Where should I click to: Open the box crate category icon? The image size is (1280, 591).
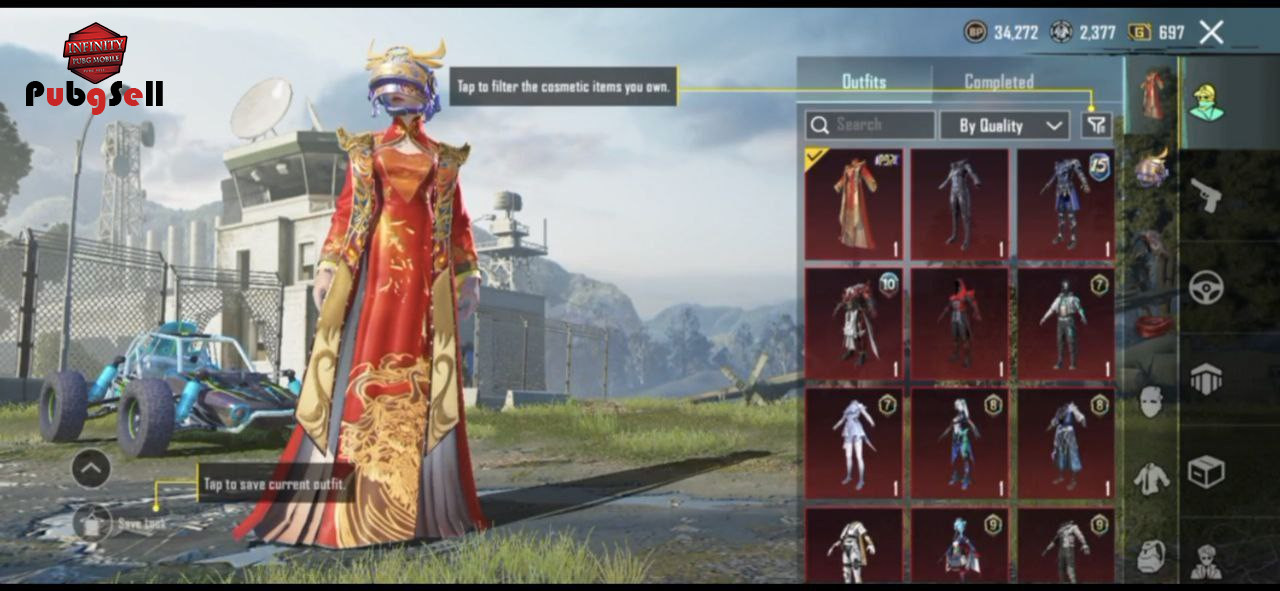[1206, 471]
